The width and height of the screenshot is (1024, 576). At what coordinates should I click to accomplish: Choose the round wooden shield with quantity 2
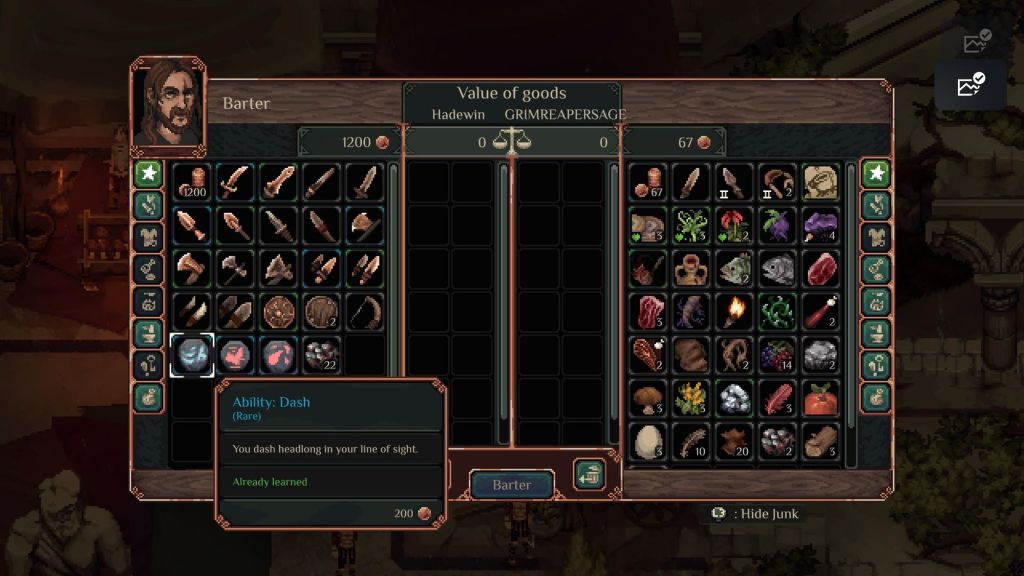click(321, 312)
